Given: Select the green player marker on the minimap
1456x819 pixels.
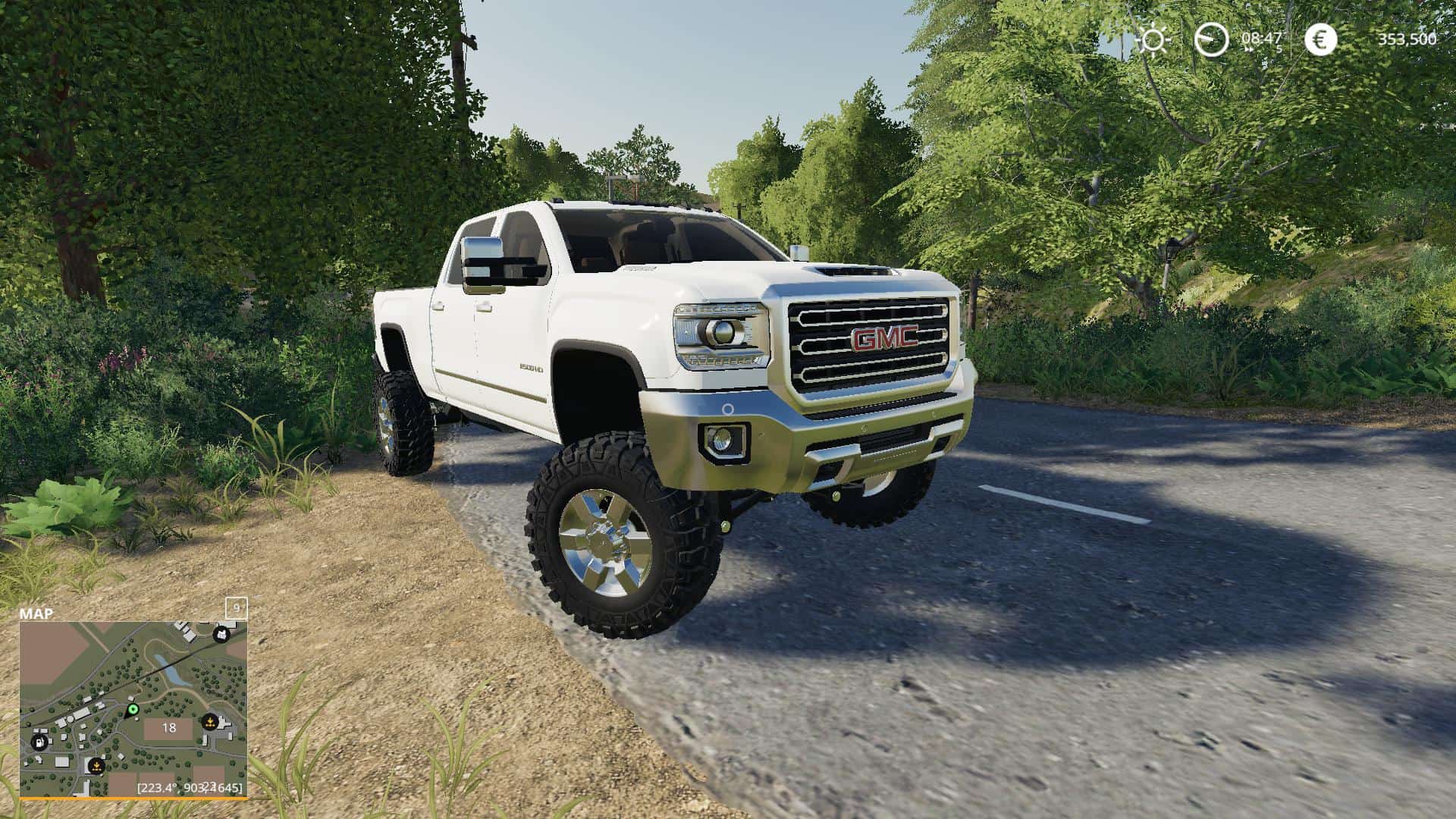Looking at the screenshot, I should tap(133, 710).
